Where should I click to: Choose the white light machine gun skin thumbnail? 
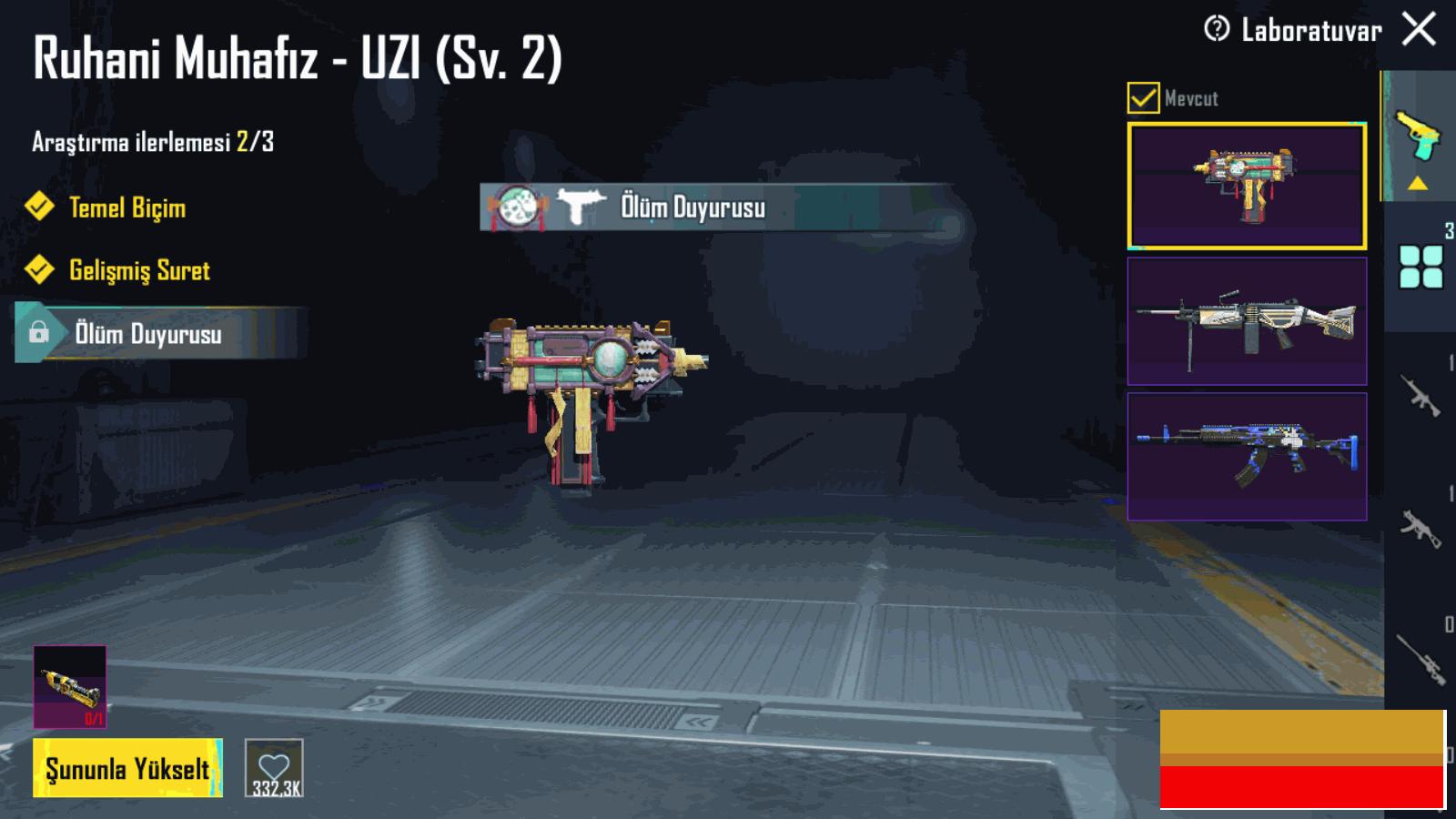click(x=1247, y=321)
